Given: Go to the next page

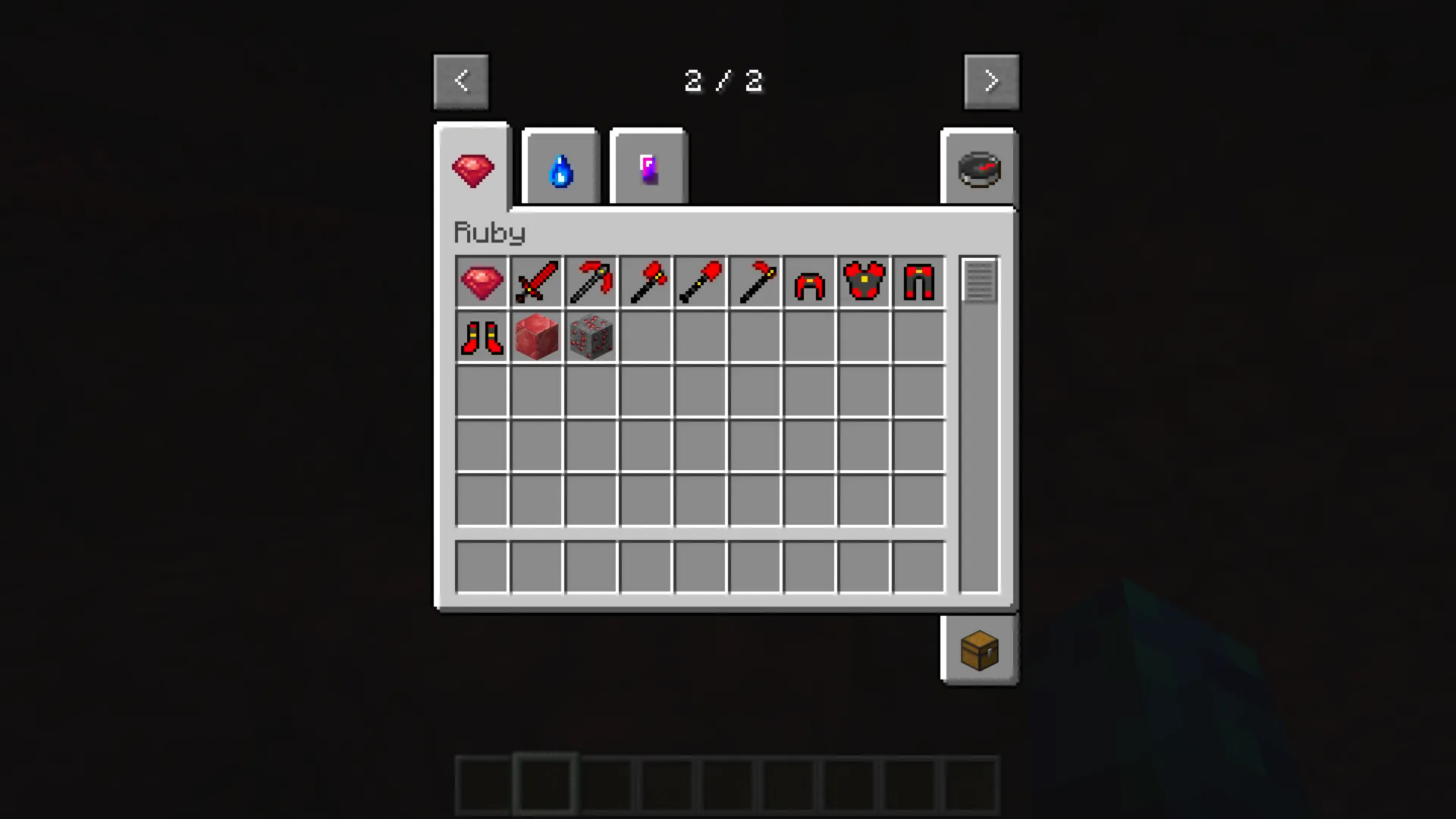Looking at the screenshot, I should [x=991, y=80].
